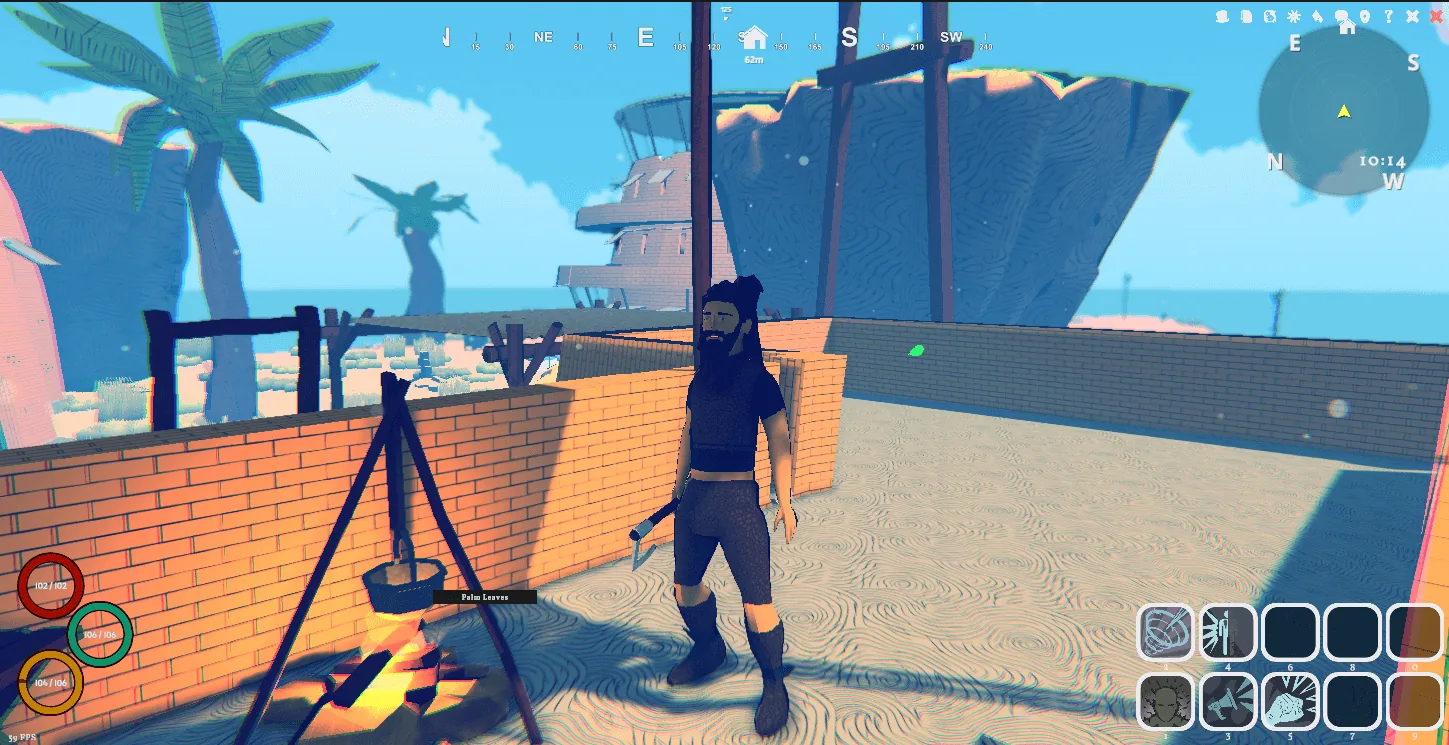
Task: Close the game with the red X
Action: [1436, 16]
